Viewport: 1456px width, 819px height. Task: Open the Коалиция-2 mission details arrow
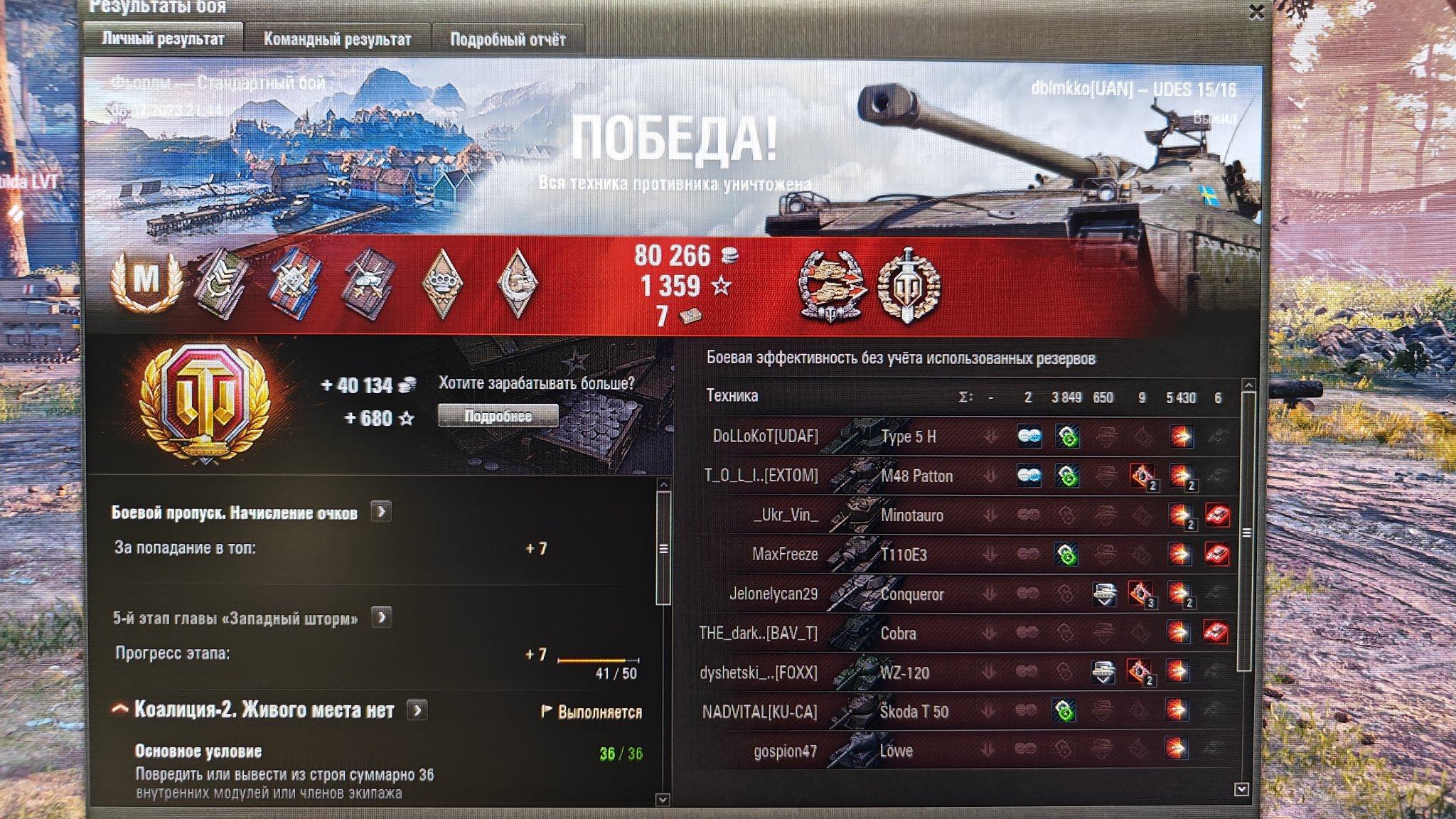click(x=417, y=710)
